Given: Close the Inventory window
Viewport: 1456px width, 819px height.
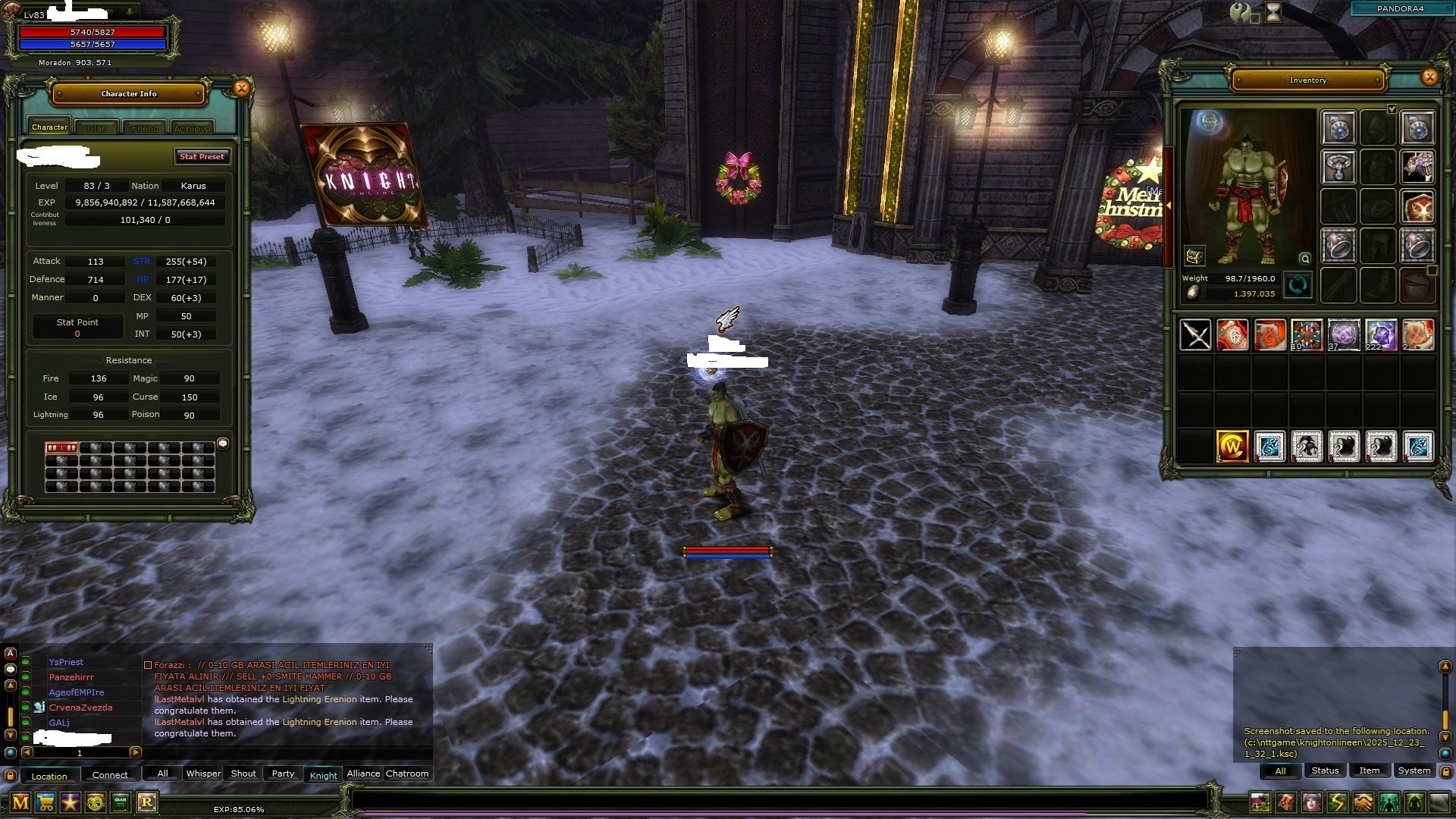Looking at the screenshot, I should (x=1429, y=77).
